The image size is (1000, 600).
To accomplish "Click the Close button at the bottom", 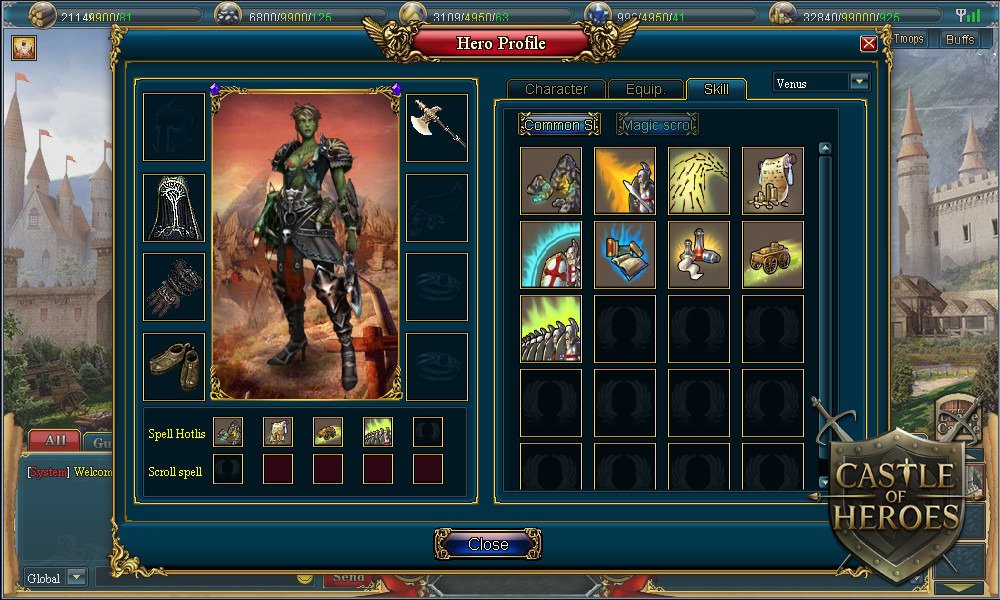I will tap(488, 544).
